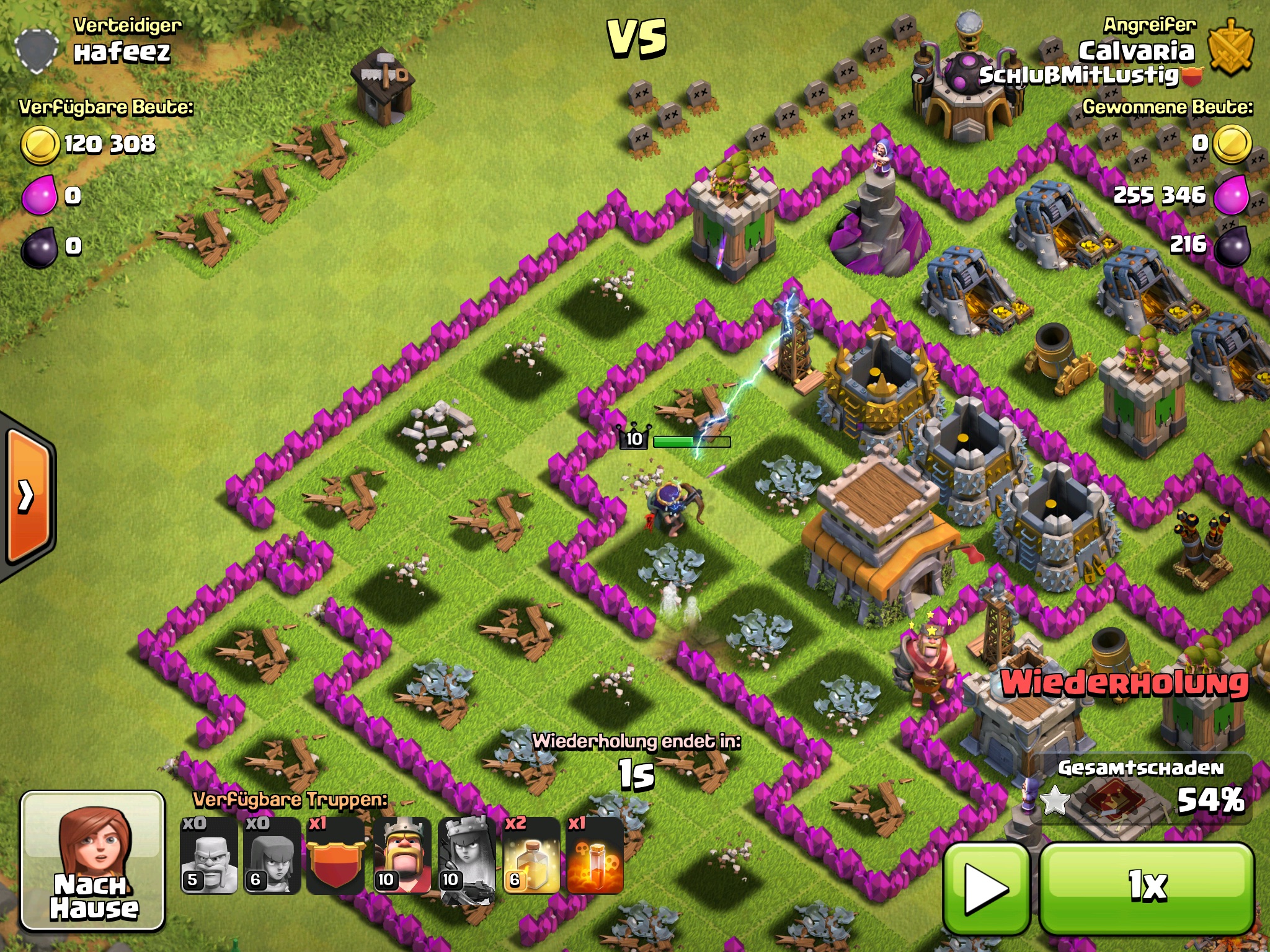Select the Archer troop slot
The image size is (1270, 952).
pyautogui.click(x=272, y=856)
